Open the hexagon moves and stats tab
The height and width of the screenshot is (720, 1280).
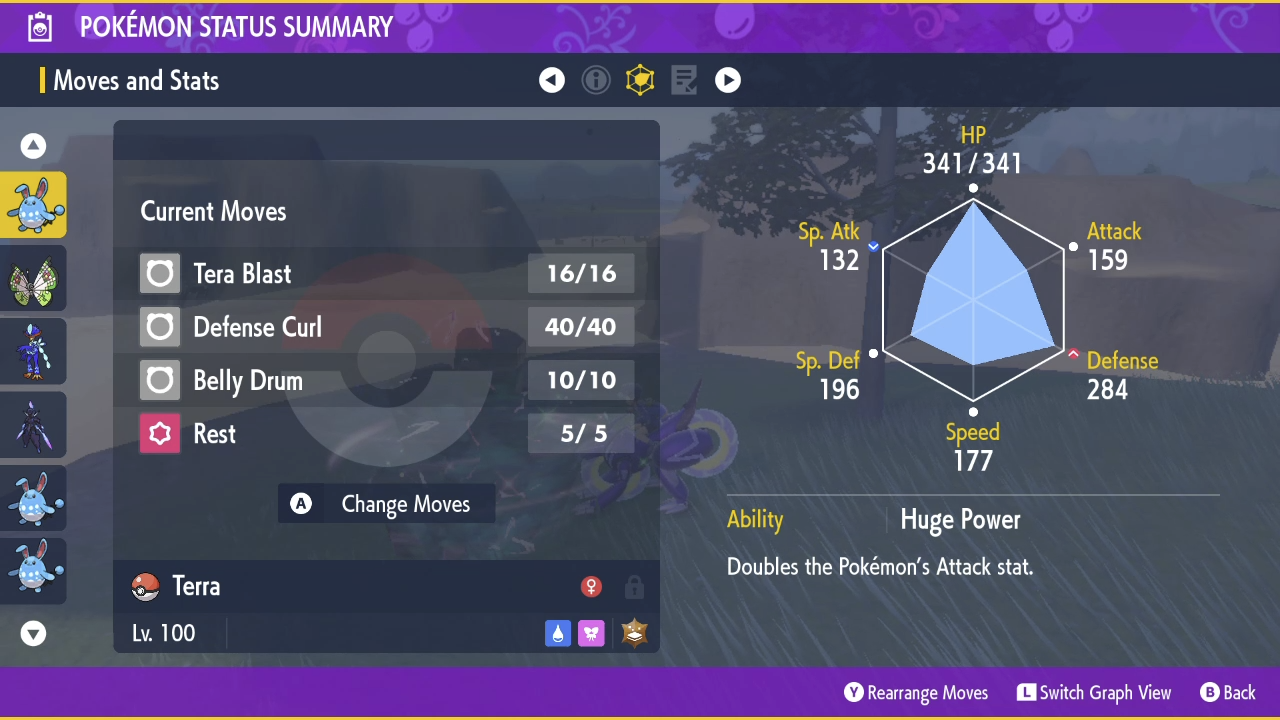pyautogui.click(x=640, y=80)
